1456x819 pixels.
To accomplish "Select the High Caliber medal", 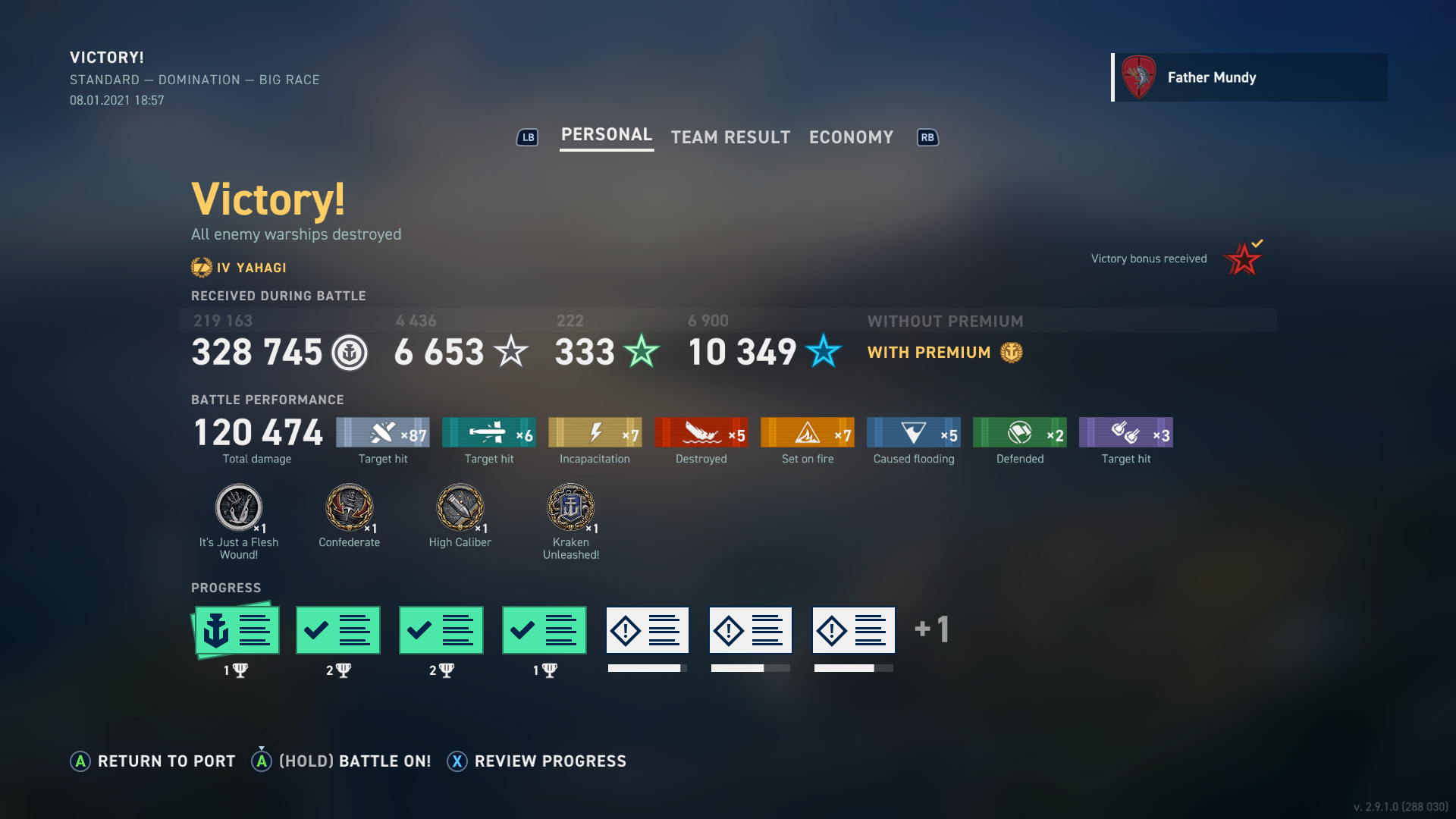I will (460, 508).
